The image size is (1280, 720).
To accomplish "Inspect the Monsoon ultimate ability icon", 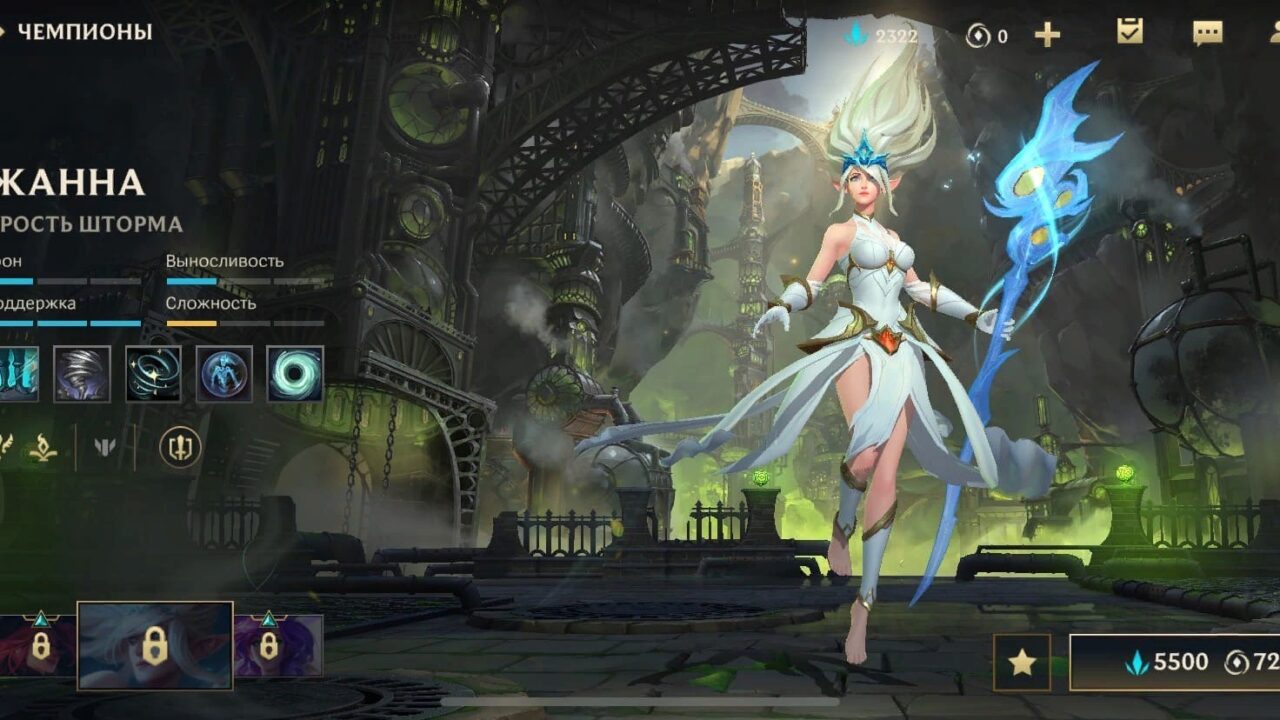I will pos(294,373).
